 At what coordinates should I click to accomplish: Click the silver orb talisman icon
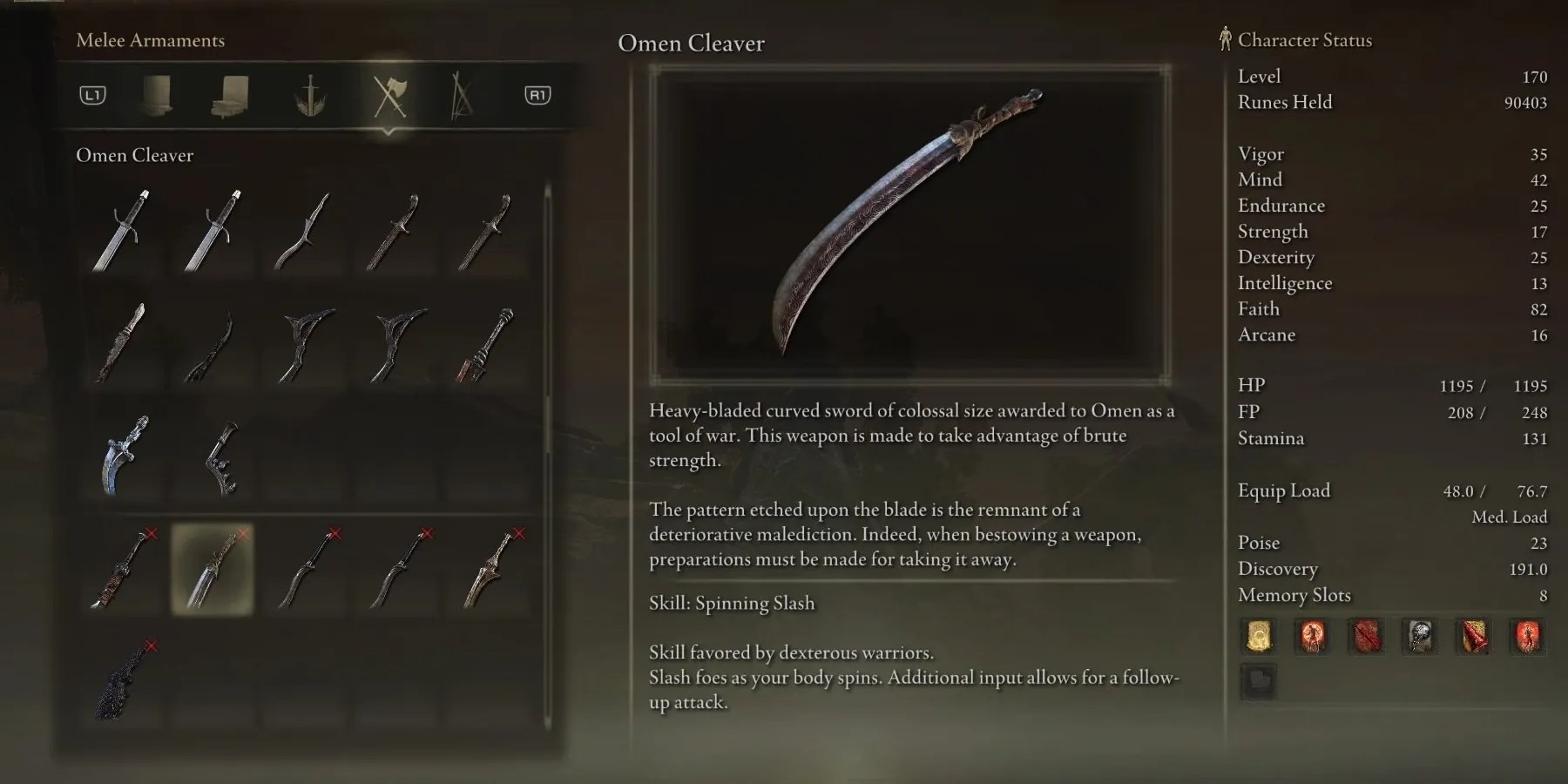pyautogui.click(x=1420, y=637)
